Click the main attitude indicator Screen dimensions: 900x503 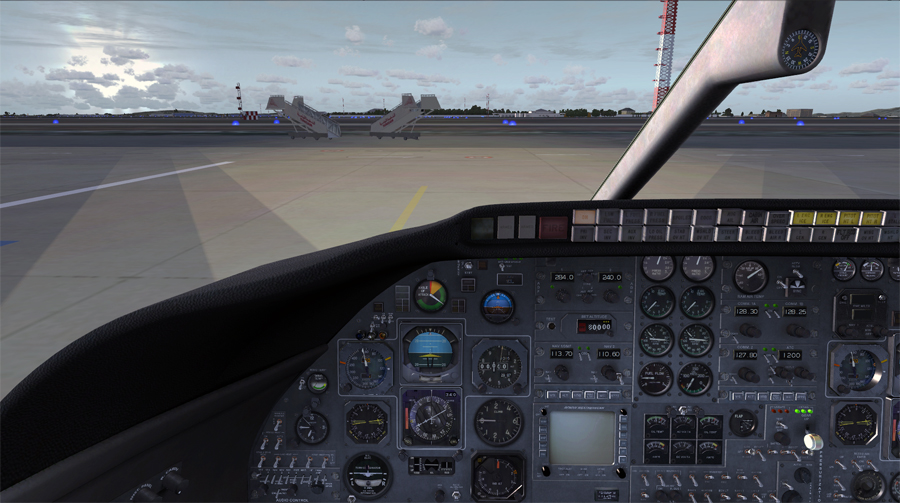pyautogui.click(x=430, y=353)
